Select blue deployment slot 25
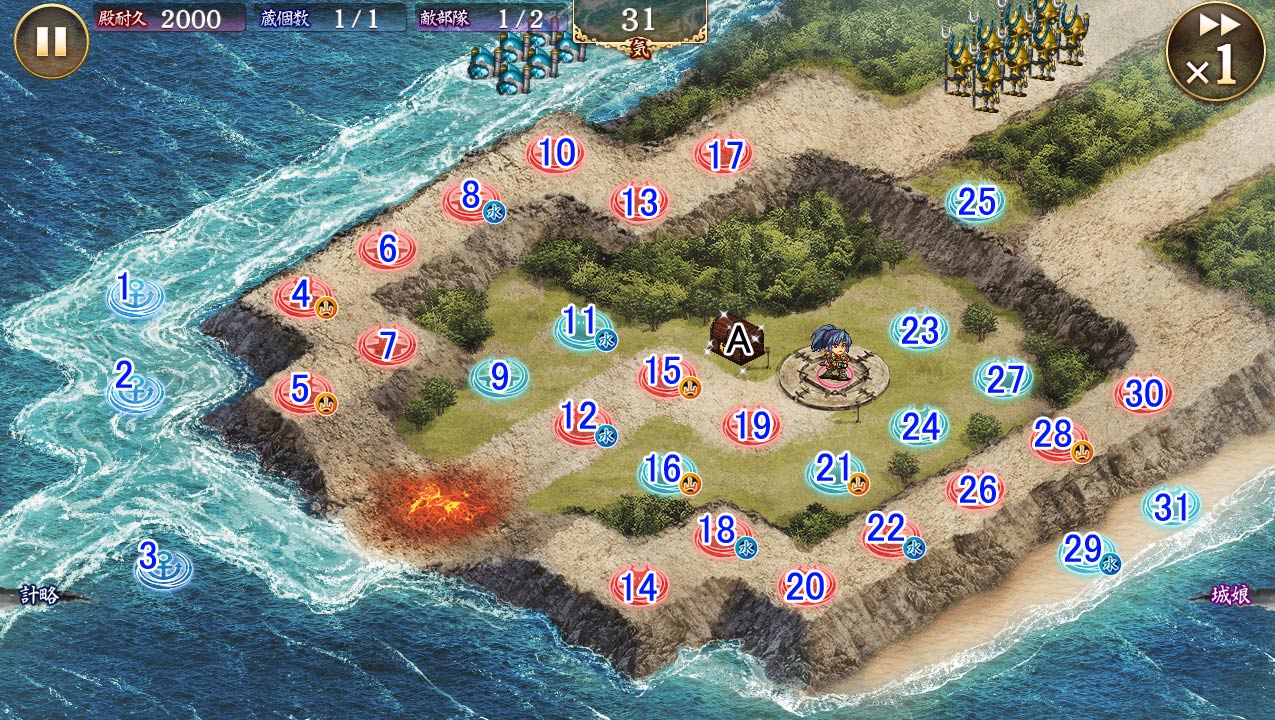The image size is (1275, 720). (976, 203)
